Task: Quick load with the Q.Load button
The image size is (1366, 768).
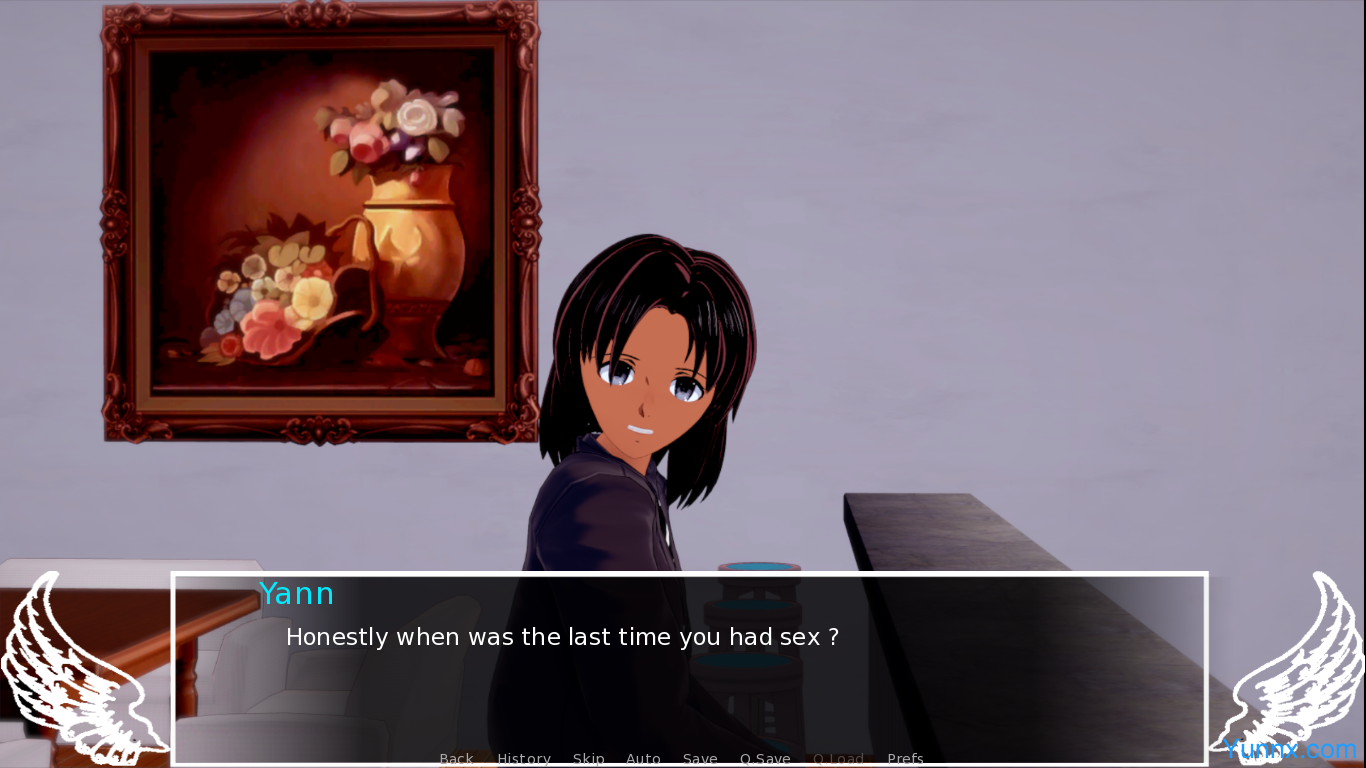Action: tap(838, 759)
